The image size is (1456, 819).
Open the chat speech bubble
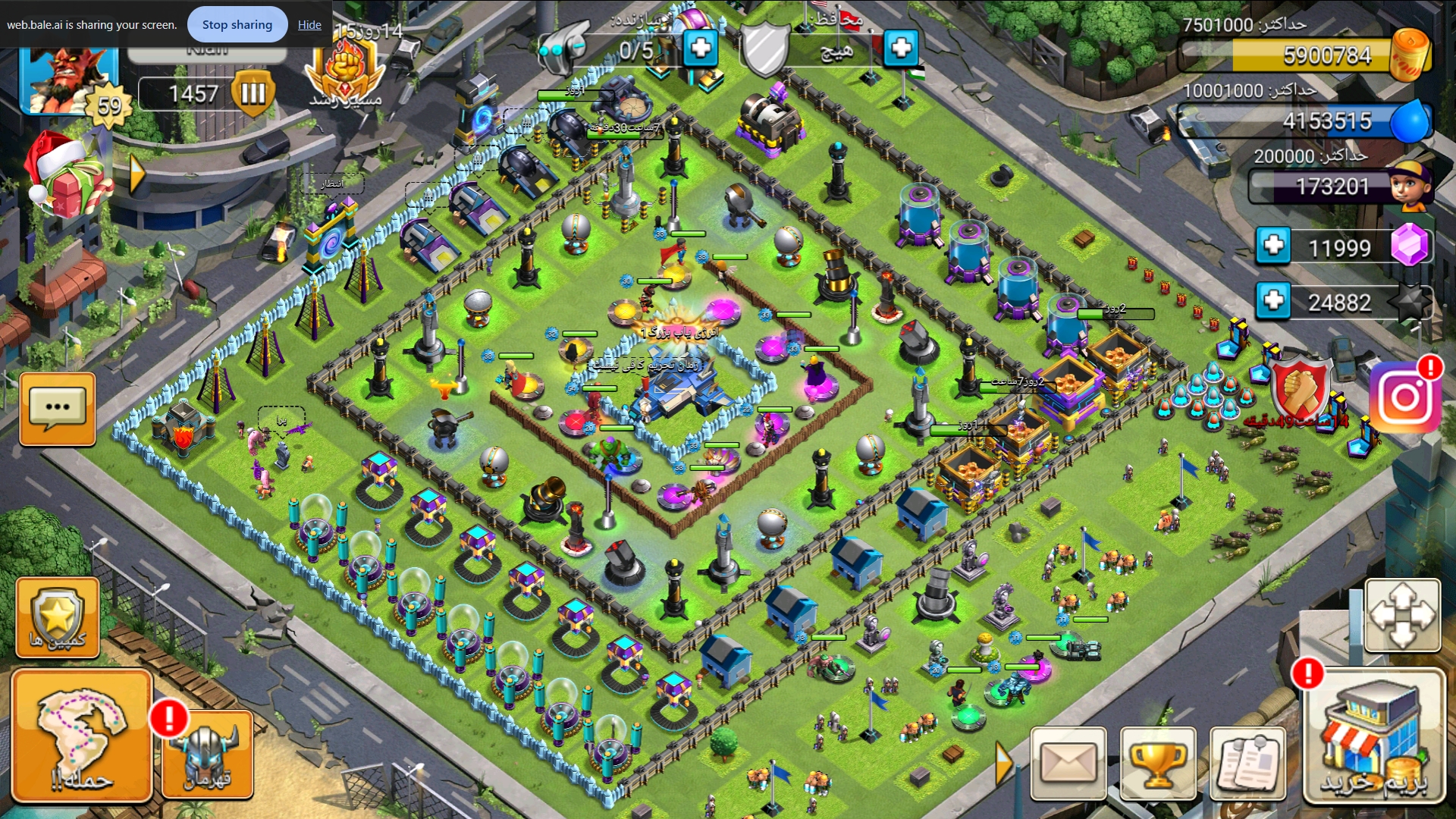[x=58, y=409]
